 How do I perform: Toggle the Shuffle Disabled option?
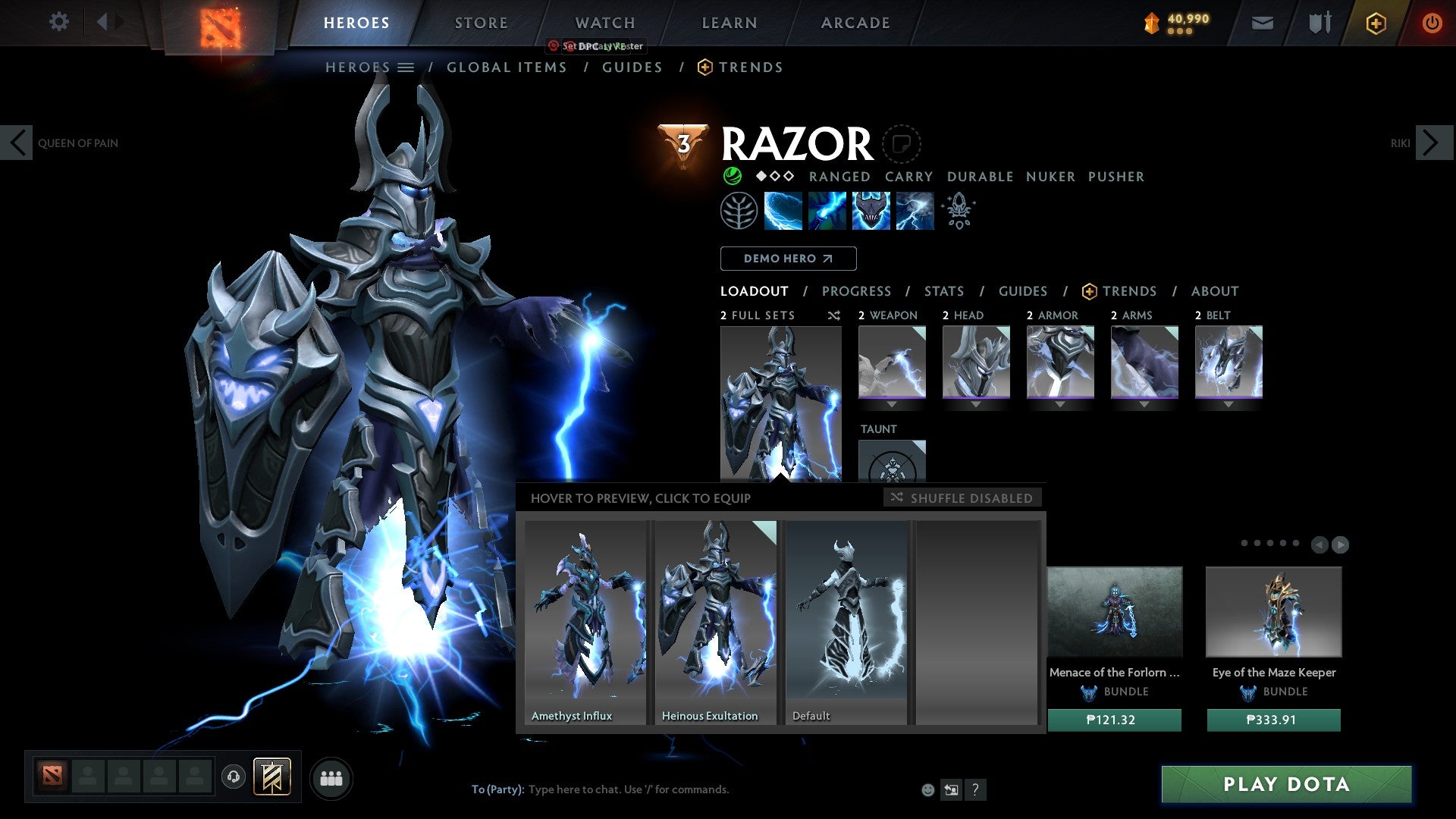coord(962,497)
